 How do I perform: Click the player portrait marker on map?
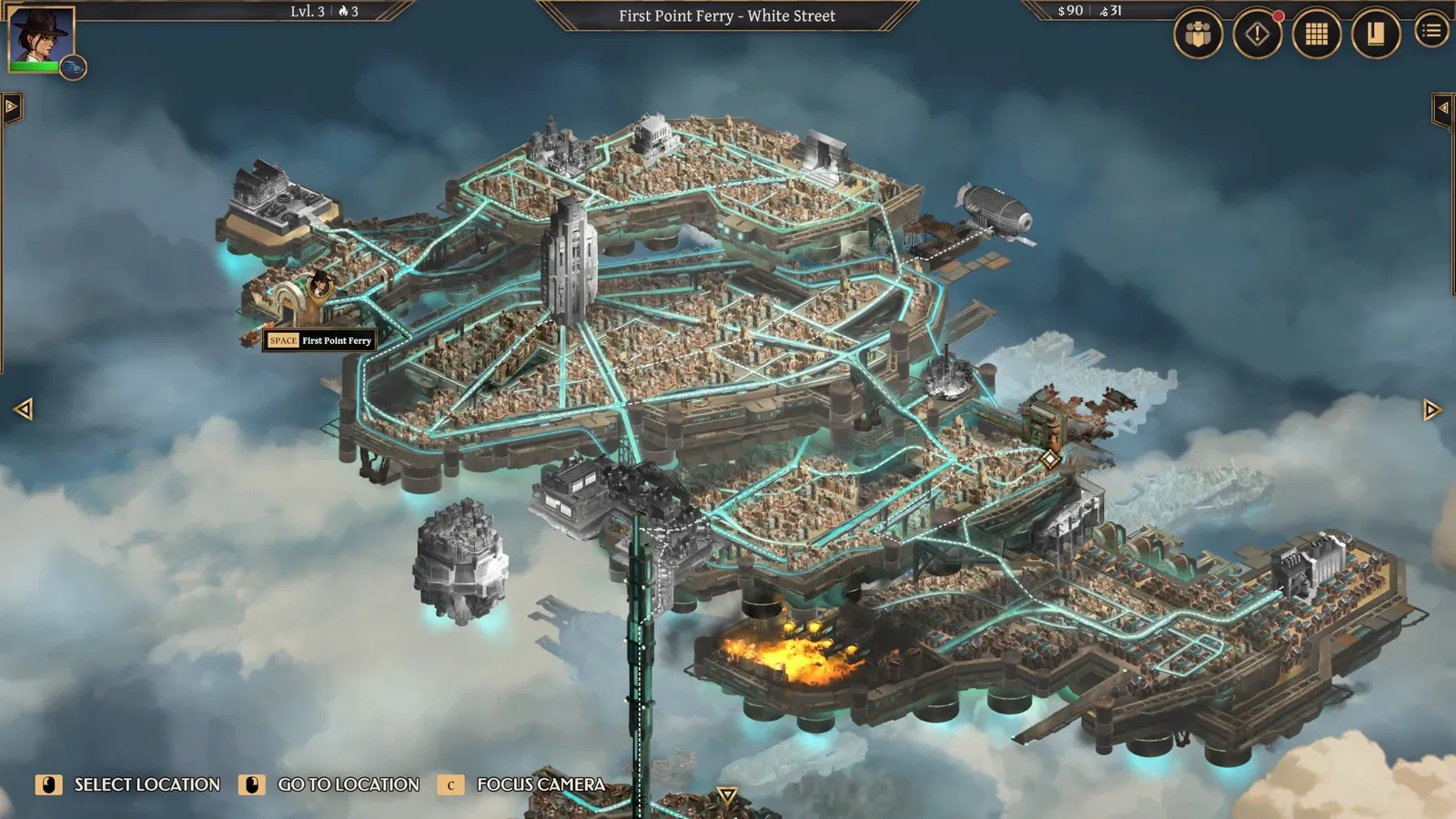click(319, 286)
